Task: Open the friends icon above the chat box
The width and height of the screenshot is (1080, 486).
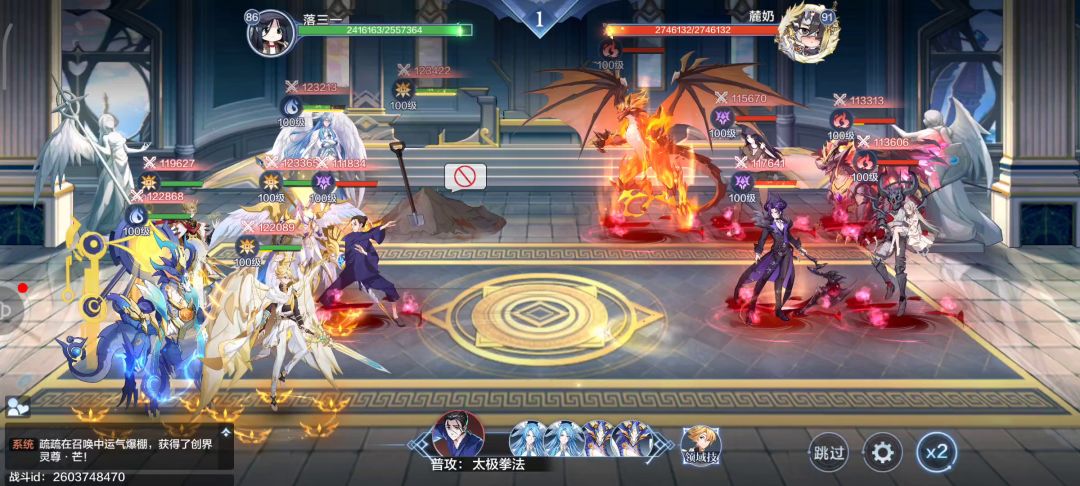Action: (17, 406)
